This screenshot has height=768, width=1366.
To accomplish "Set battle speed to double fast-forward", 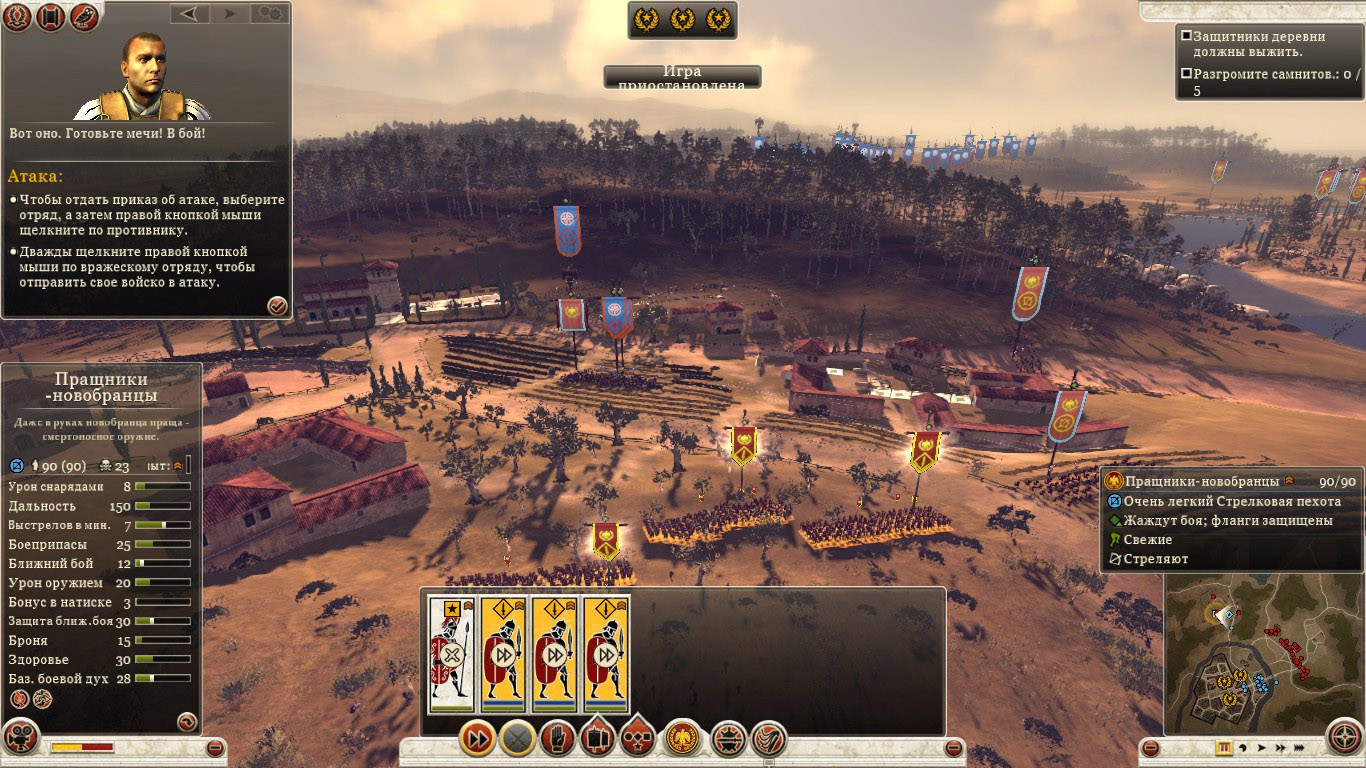I will click(x=1280, y=747).
